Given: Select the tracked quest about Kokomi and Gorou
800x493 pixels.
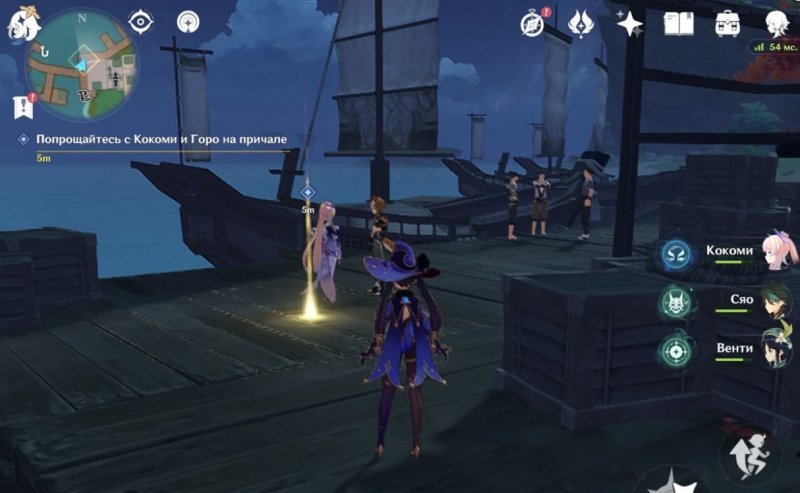Looking at the screenshot, I should pos(162,140).
